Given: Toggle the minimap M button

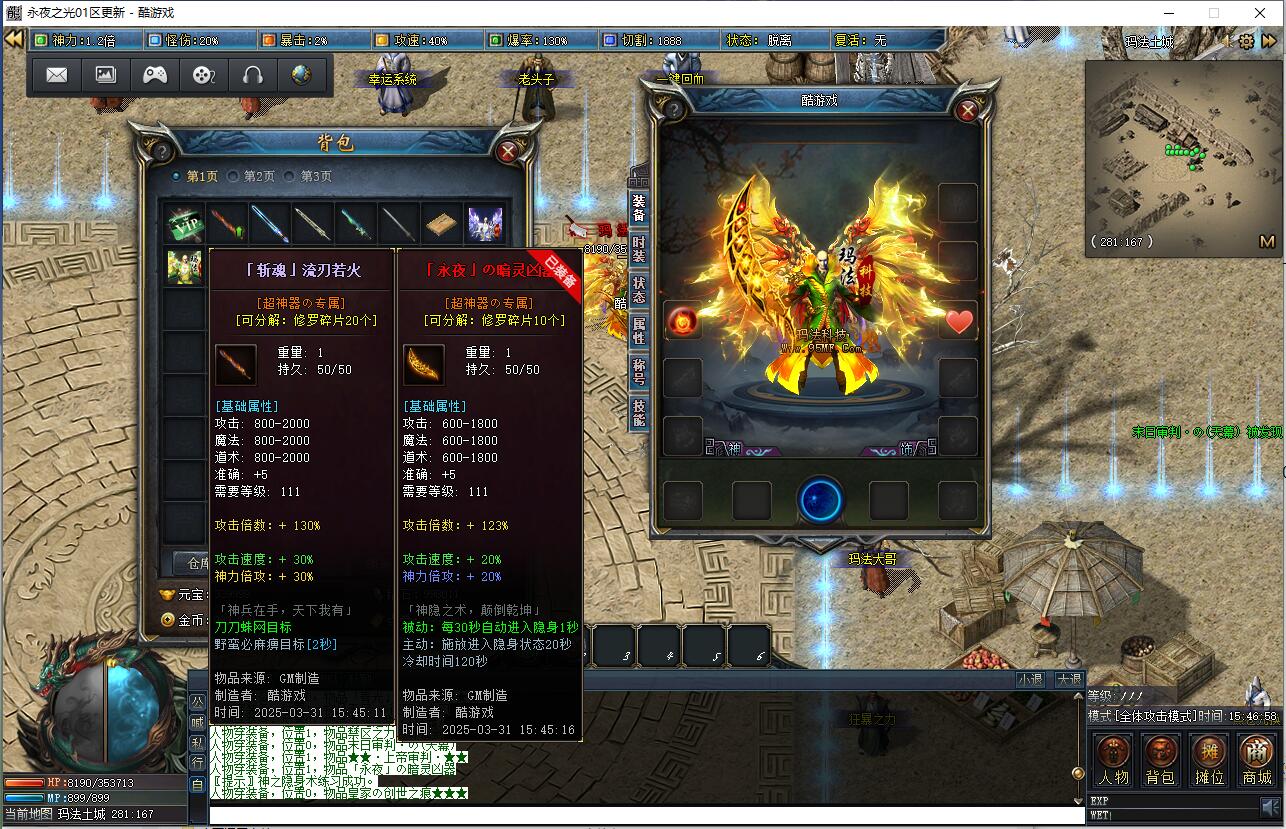Looking at the screenshot, I should coord(1267,241).
